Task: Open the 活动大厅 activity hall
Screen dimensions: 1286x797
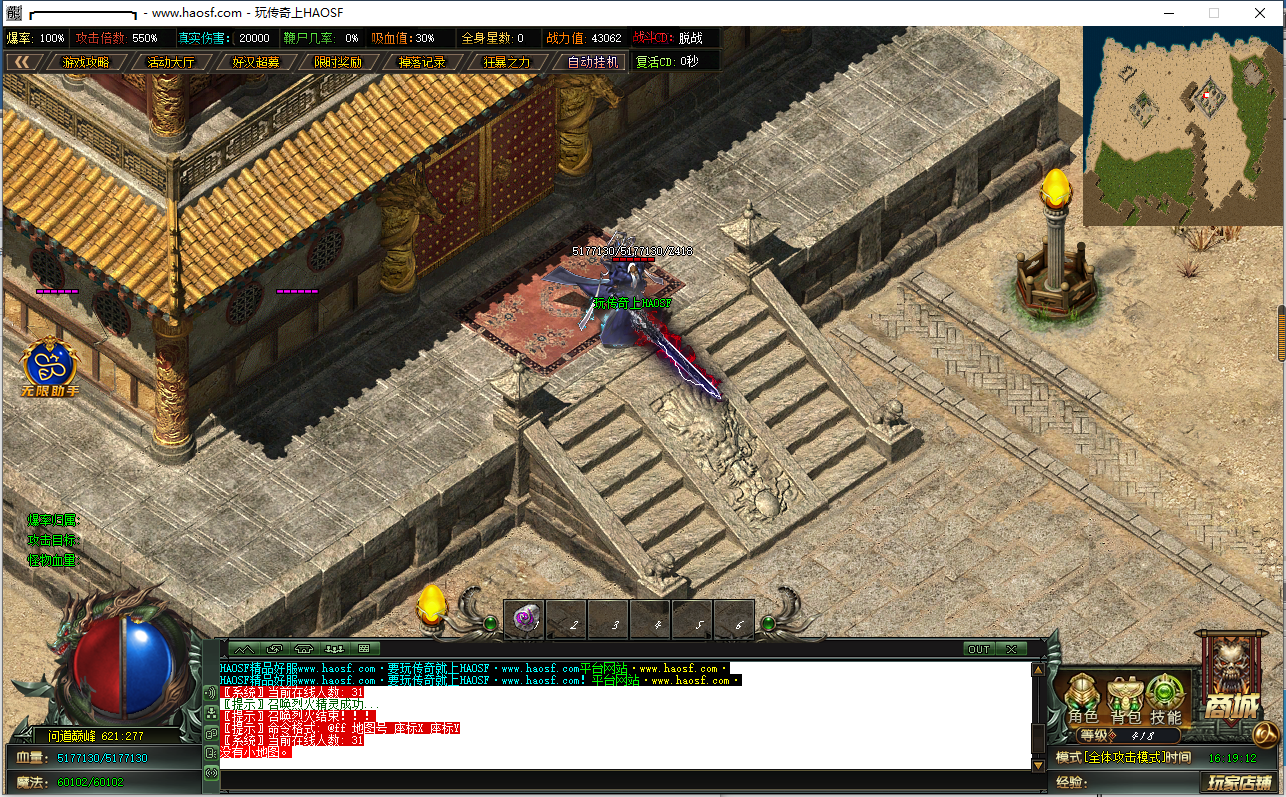Action: pos(171,62)
